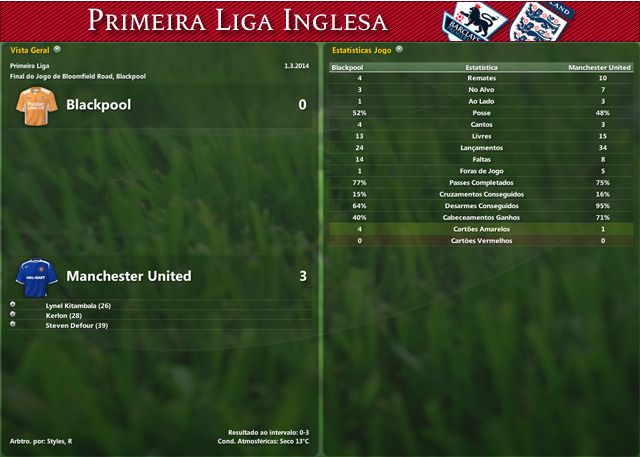Open goalscorer Steven Defour's profile
This screenshot has width=640, height=457.
[x=77, y=325]
